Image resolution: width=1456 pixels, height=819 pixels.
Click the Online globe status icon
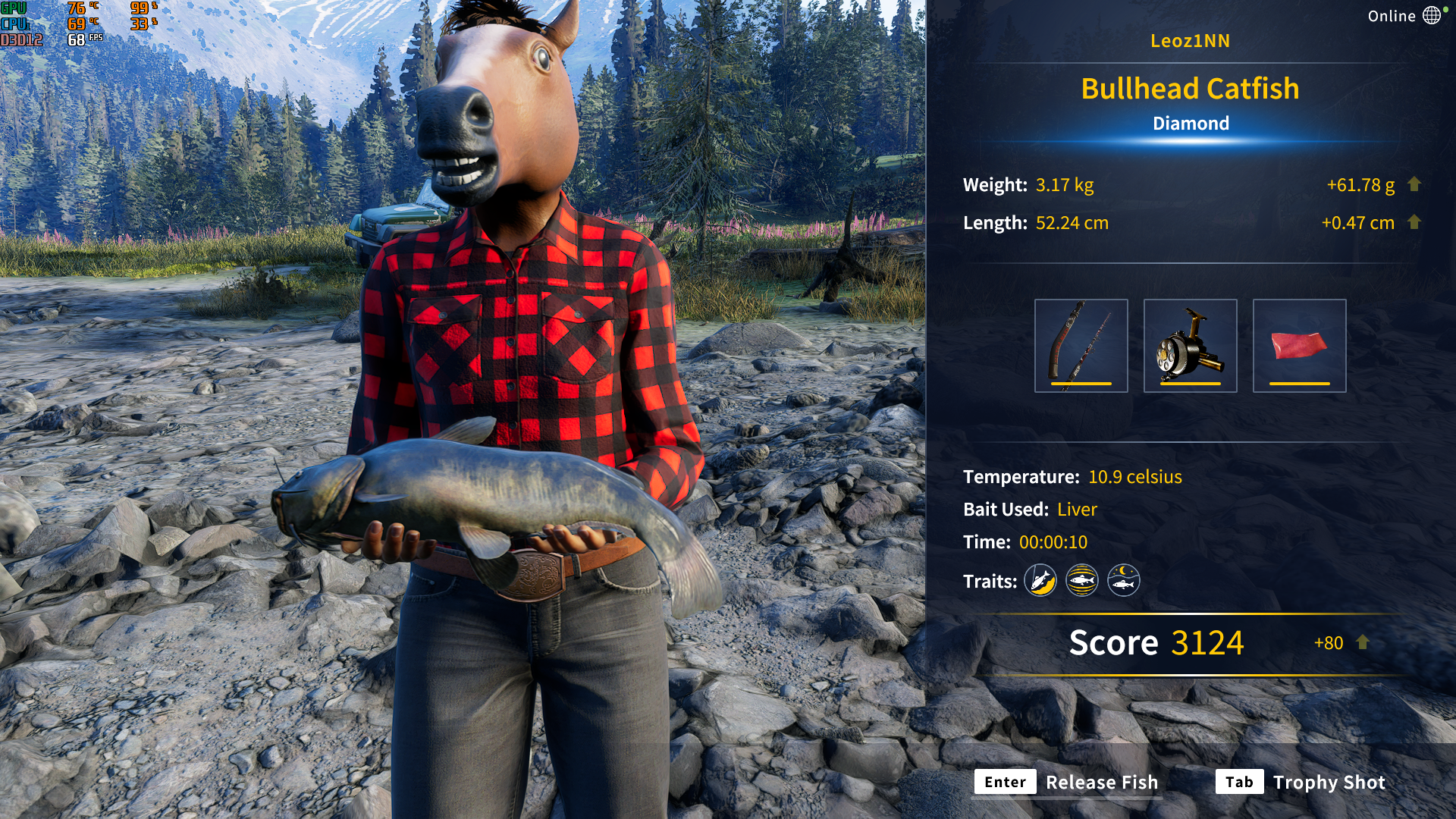tap(1432, 16)
